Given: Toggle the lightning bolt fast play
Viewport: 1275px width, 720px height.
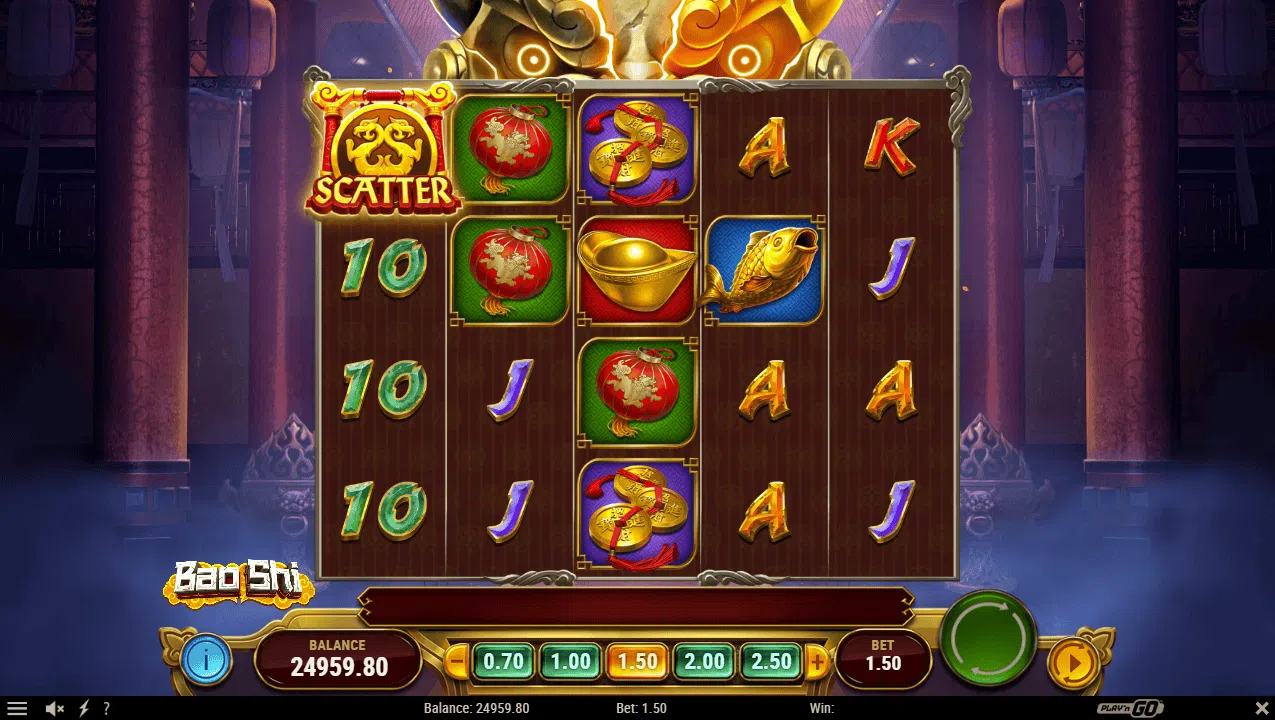Looking at the screenshot, I should tap(84, 708).
